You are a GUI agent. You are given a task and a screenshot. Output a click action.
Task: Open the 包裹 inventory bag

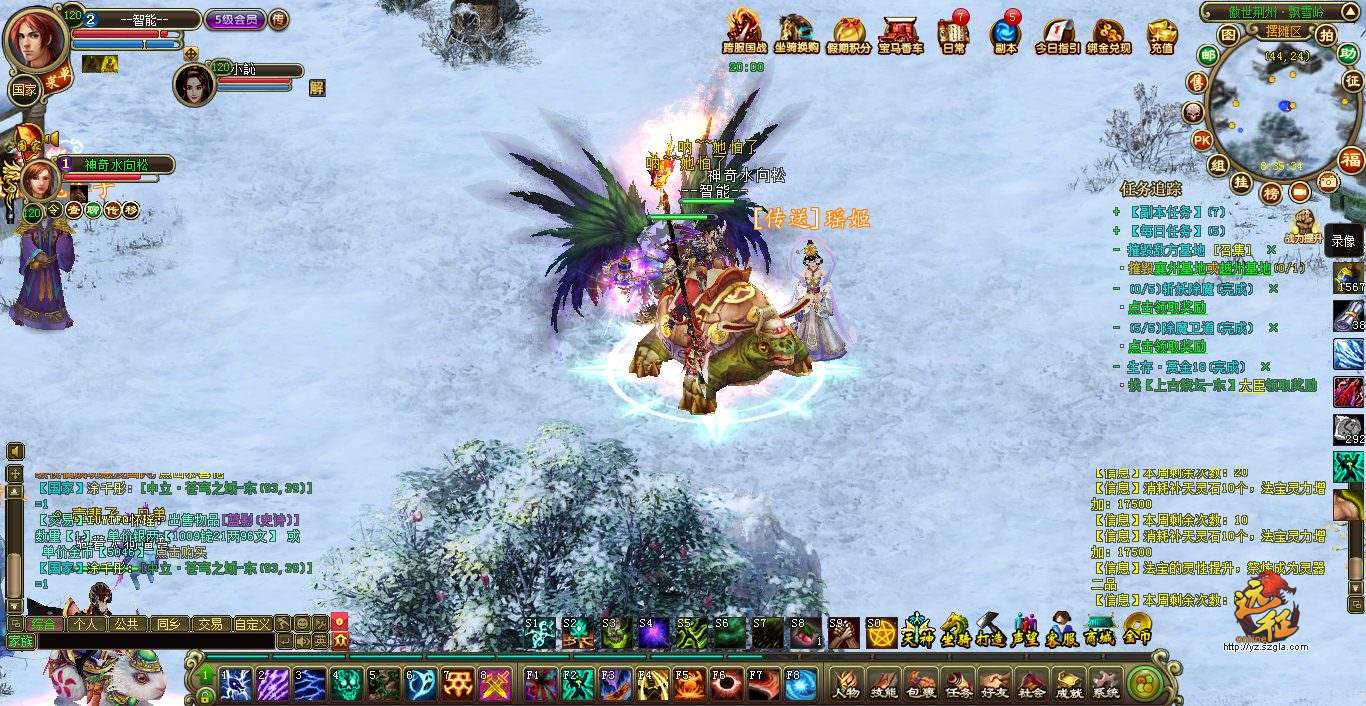tap(919, 684)
